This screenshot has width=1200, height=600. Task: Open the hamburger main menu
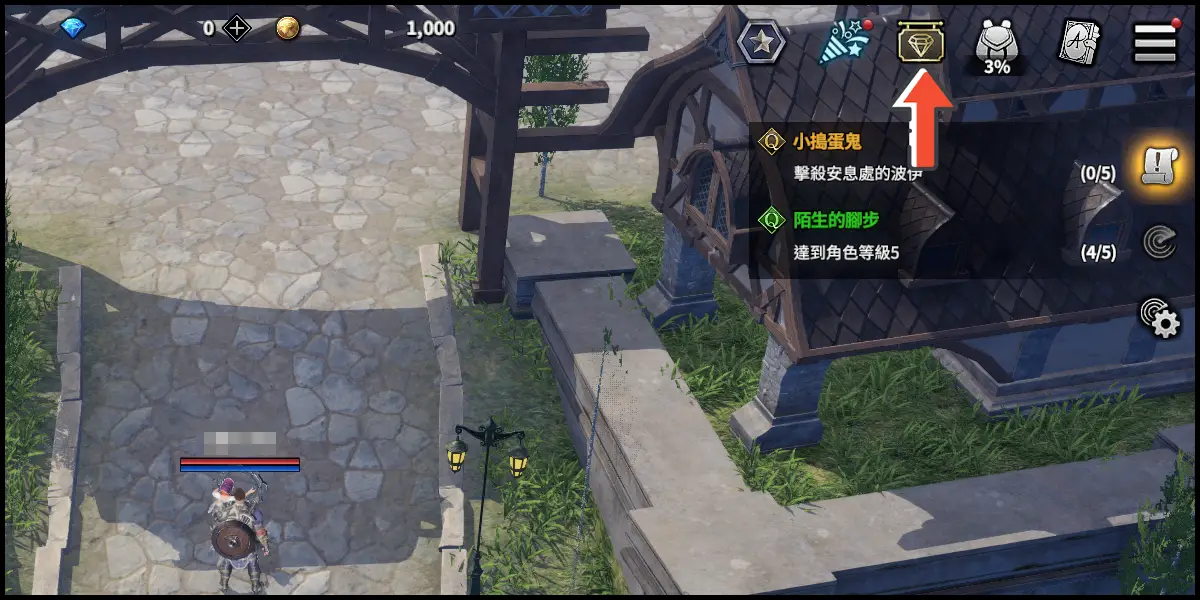[1154, 43]
